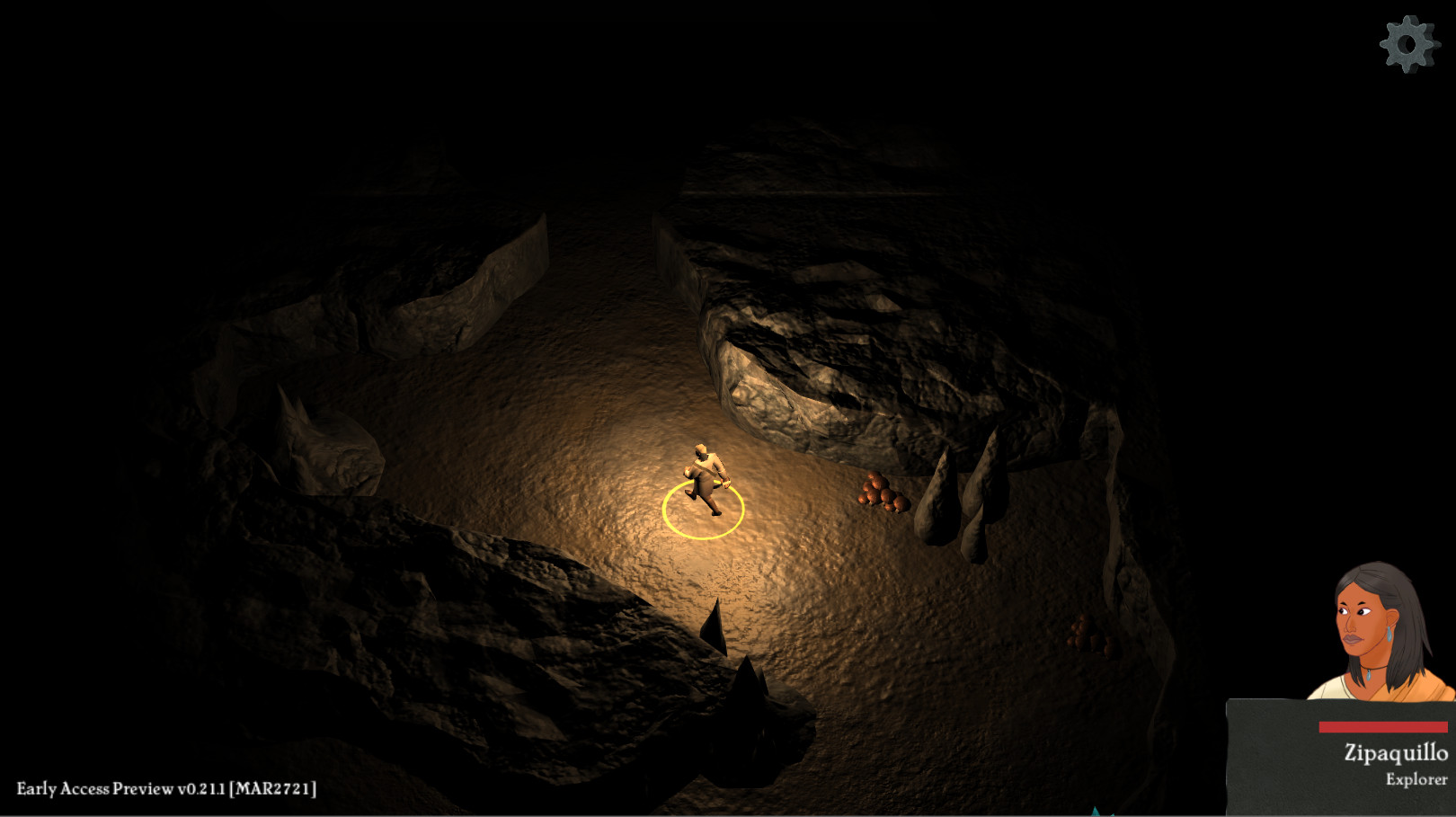This screenshot has height=817, width=1456.
Task: Open the gear settings menu
Action: tap(1408, 44)
